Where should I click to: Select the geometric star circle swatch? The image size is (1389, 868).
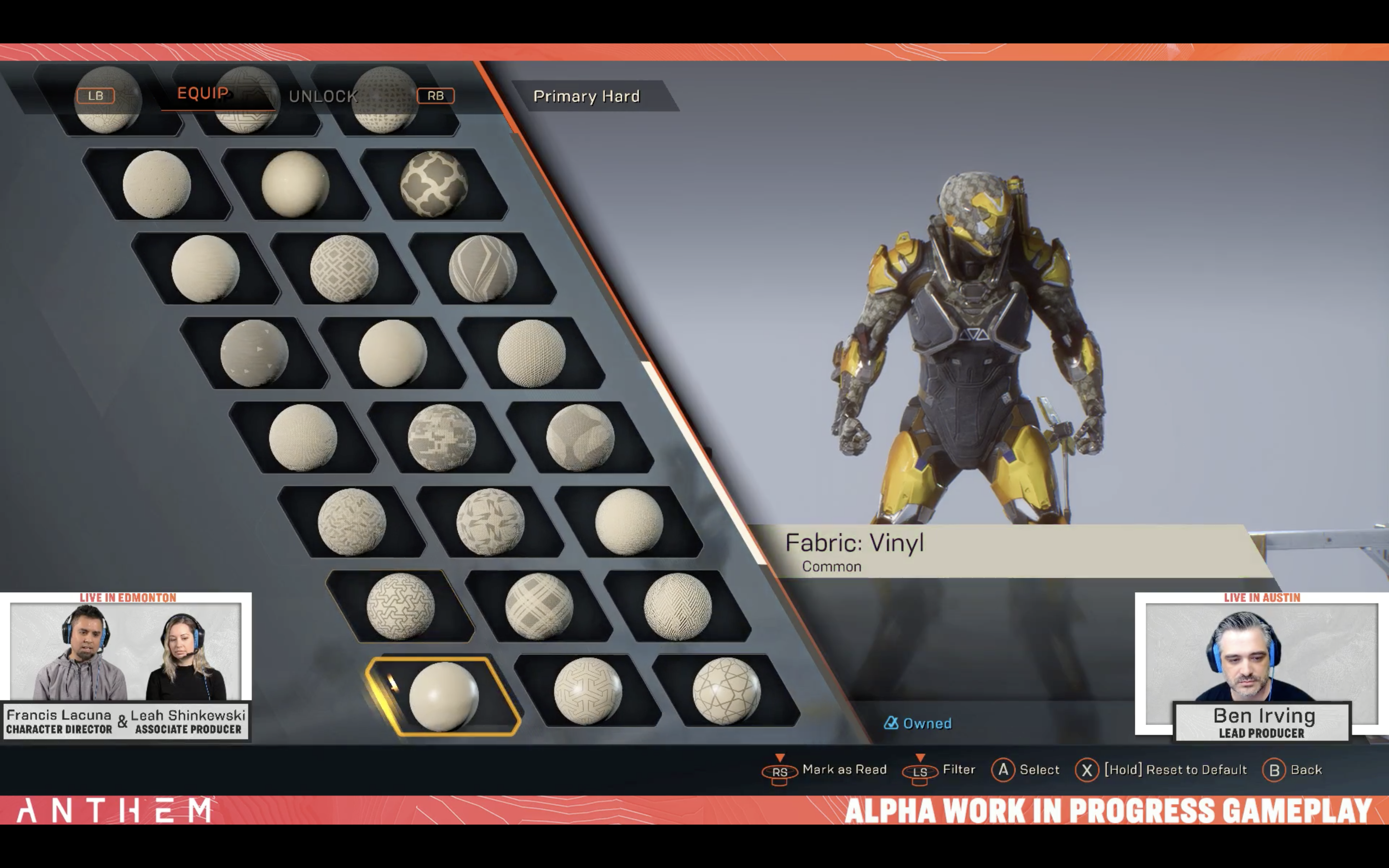tap(727, 691)
